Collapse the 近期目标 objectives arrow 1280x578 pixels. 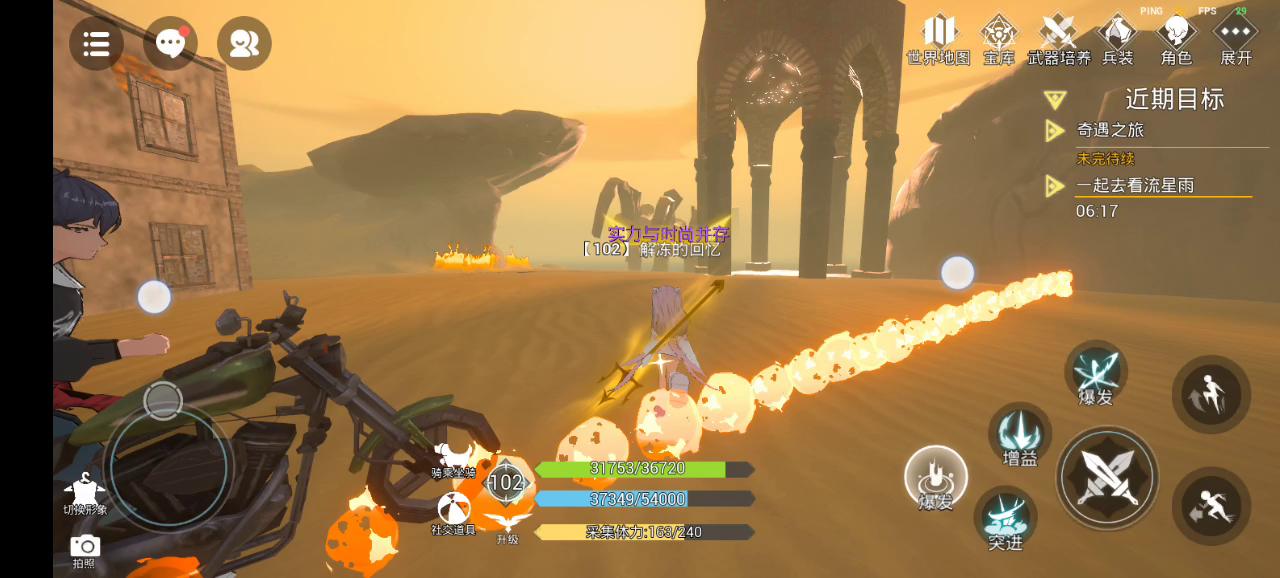pos(1054,100)
